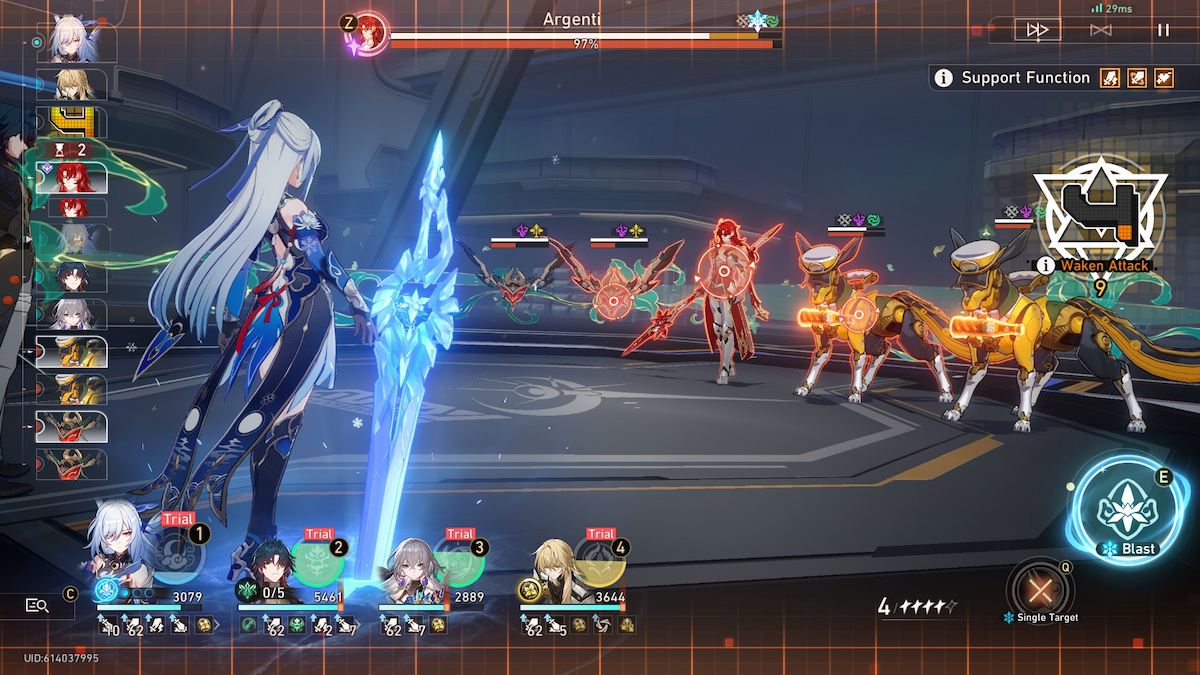This screenshot has height=675, width=1200.
Task: Use the Single Target basic attack
Action: coord(1040,591)
